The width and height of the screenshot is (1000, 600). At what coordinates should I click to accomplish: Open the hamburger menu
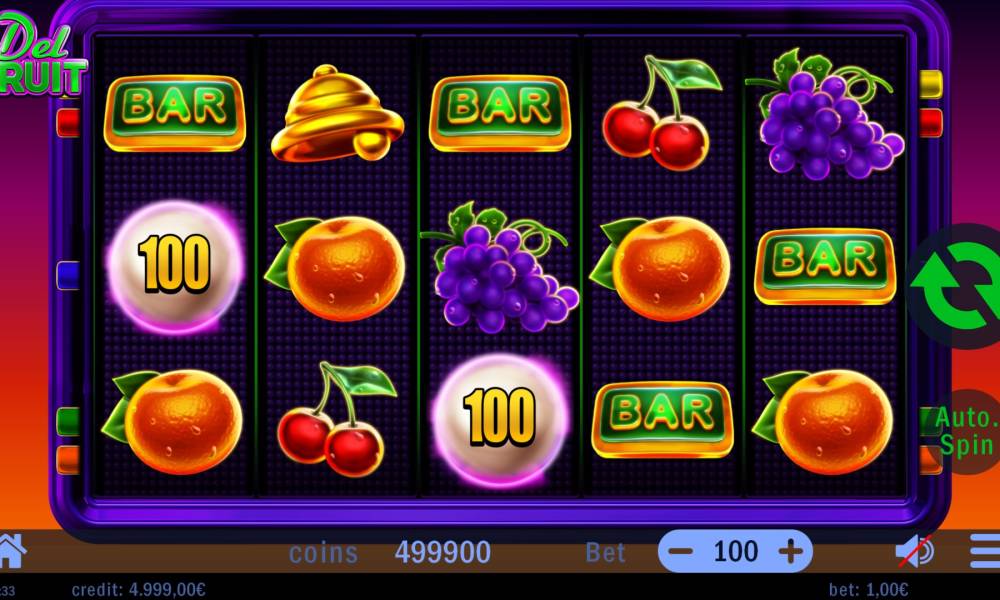(x=985, y=551)
